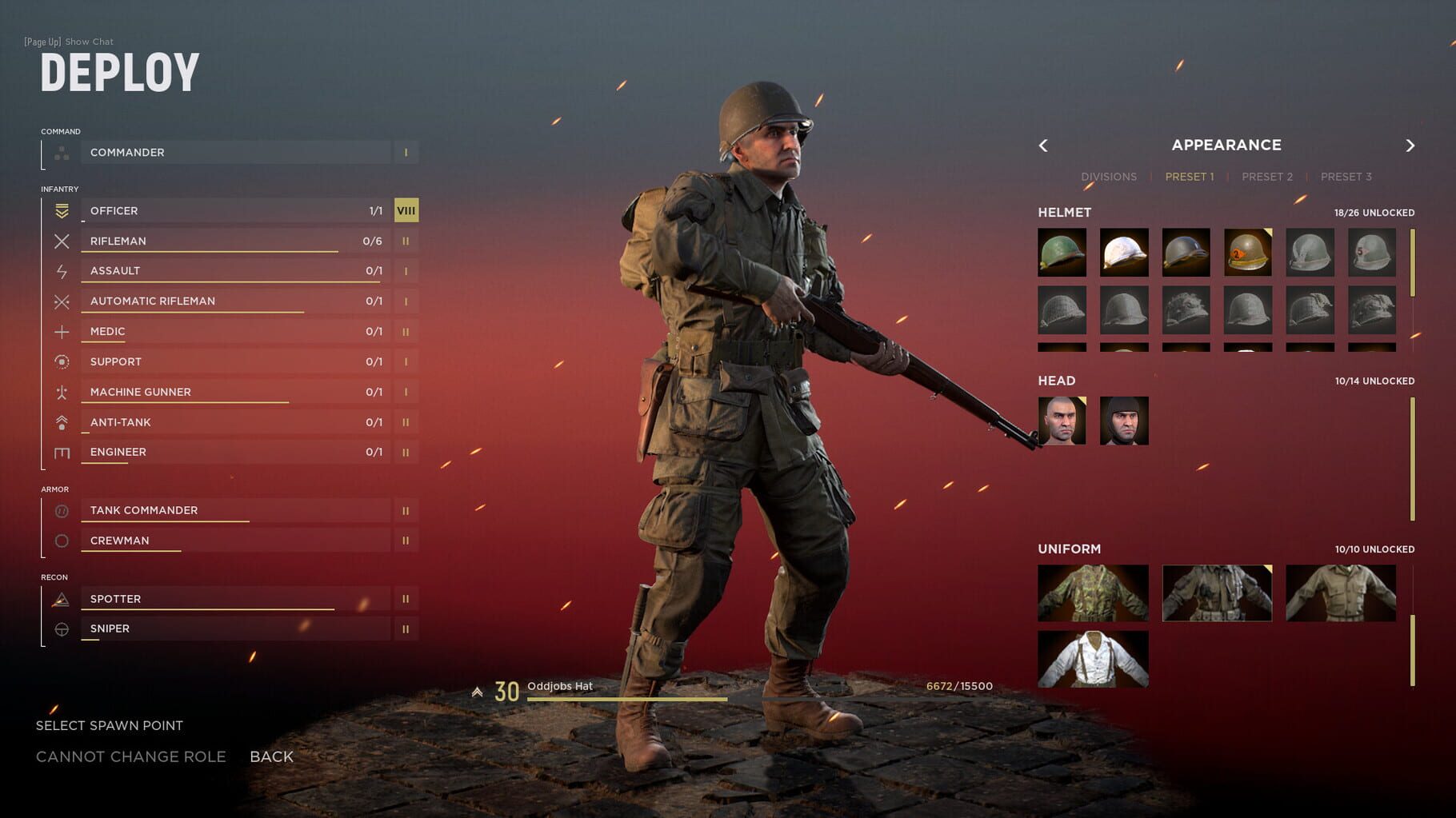Select the Sniper crosshair icon
Screen dimensions: 1456x818
pyautogui.click(x=61, y=628)
